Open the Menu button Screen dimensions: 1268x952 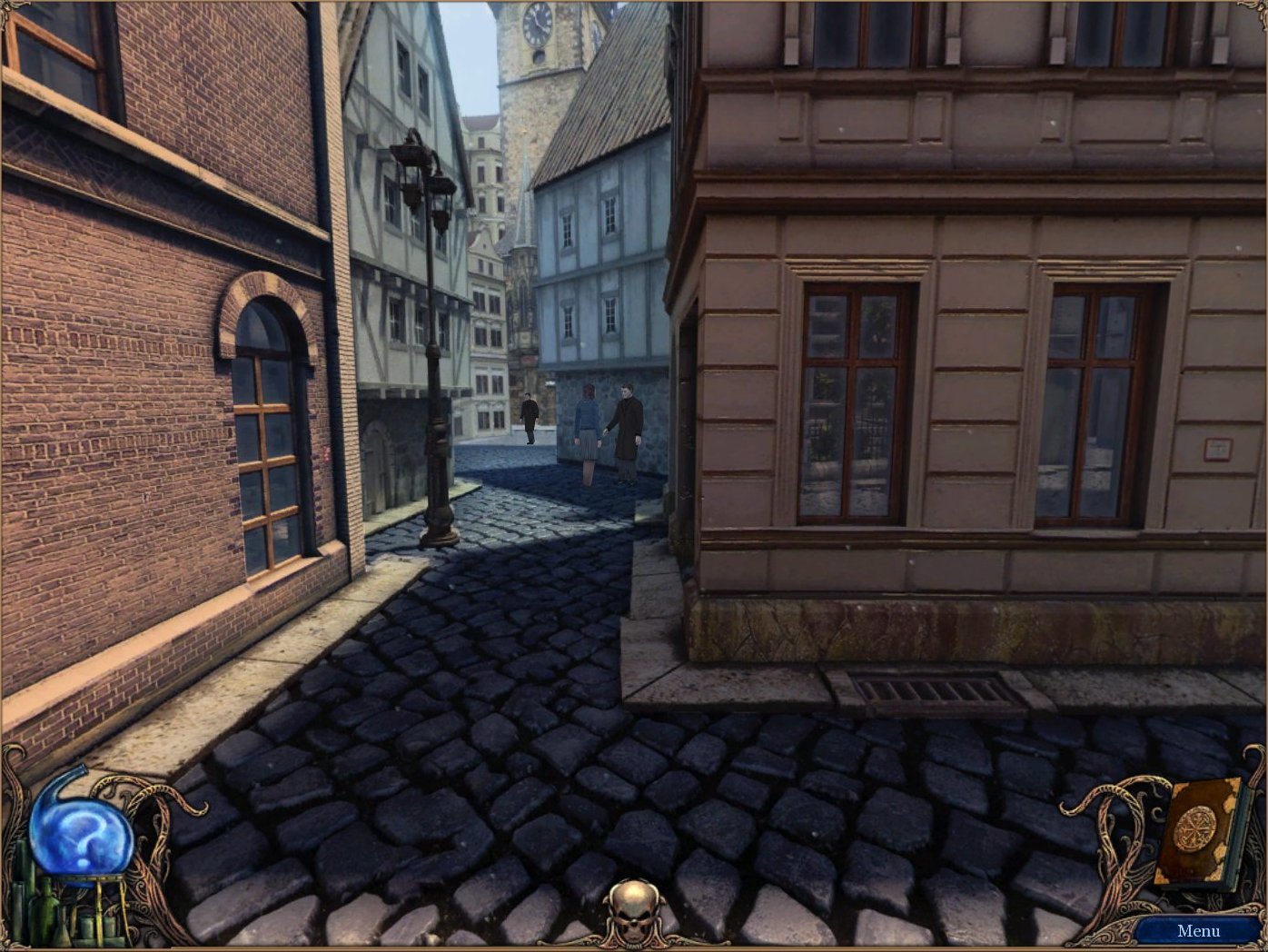(x=1197, y=930)
